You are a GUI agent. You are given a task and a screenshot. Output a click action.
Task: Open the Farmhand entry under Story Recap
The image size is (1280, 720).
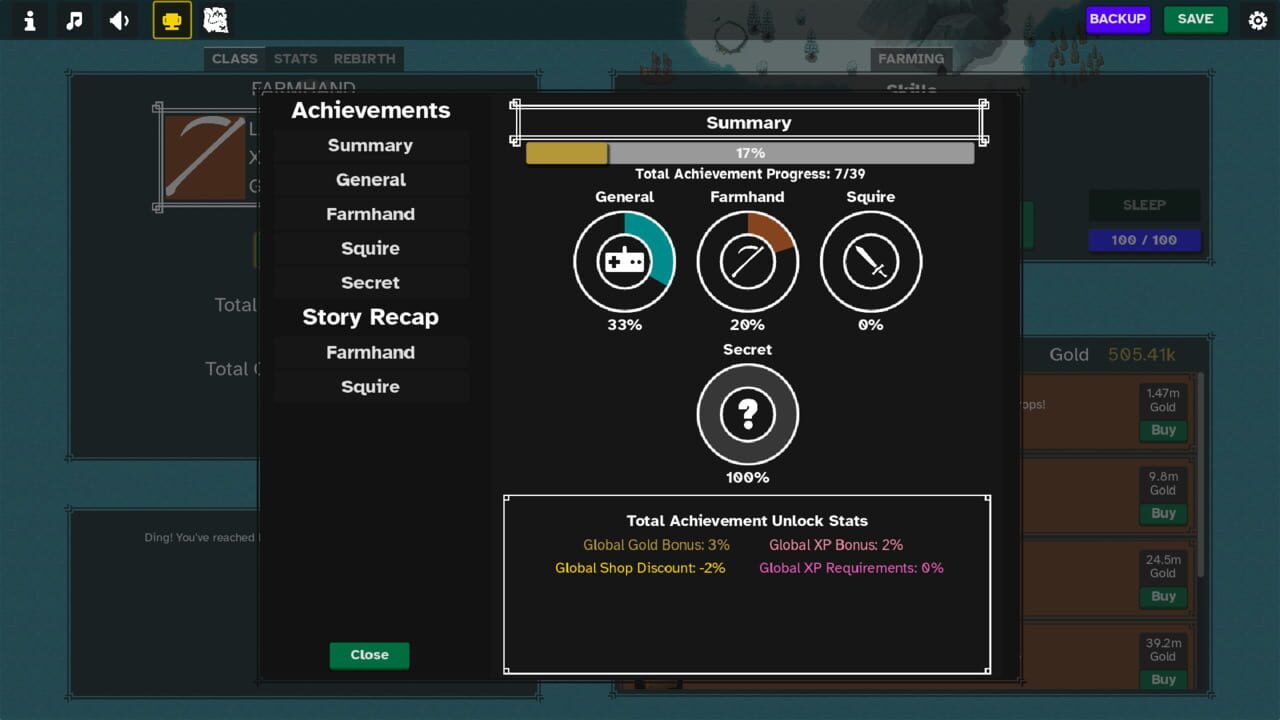[370, 352]
